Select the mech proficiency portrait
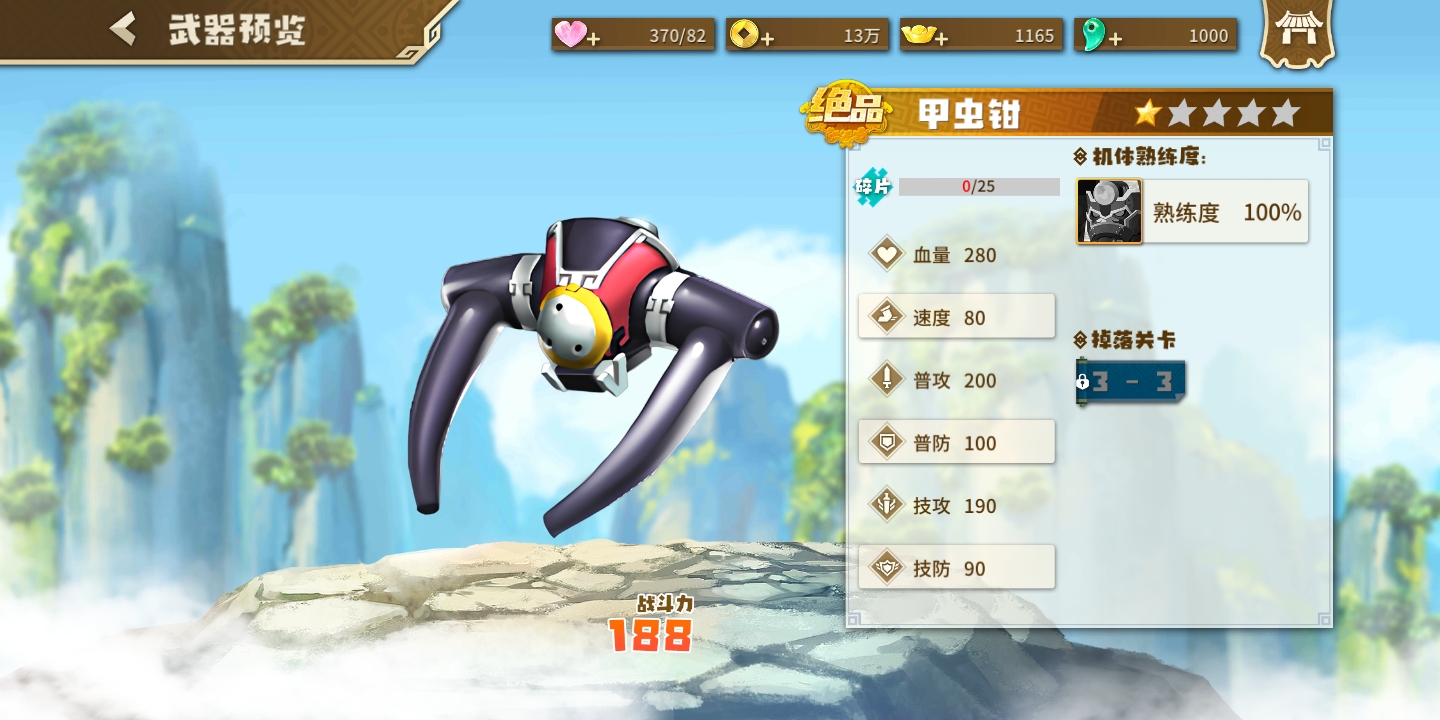The width and height of the screenshot is (1440, 720). point(1109,212)
